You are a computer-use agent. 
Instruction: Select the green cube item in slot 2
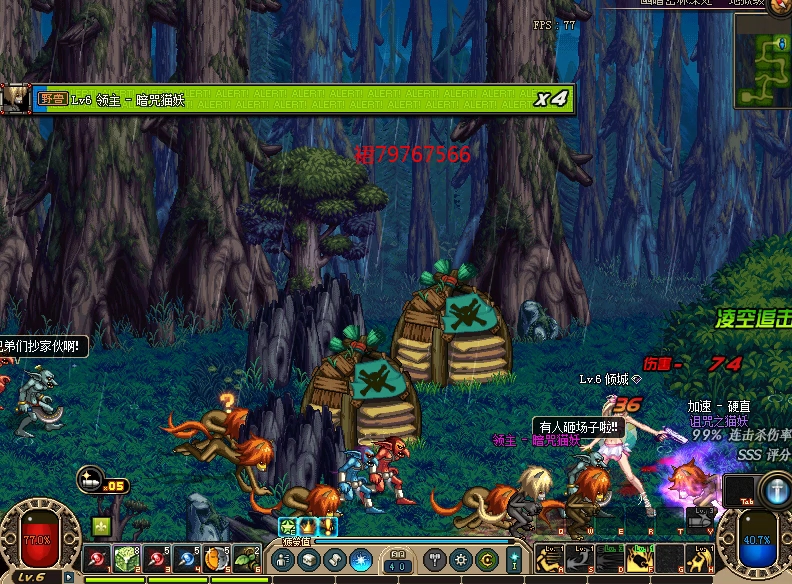(126, 558)
